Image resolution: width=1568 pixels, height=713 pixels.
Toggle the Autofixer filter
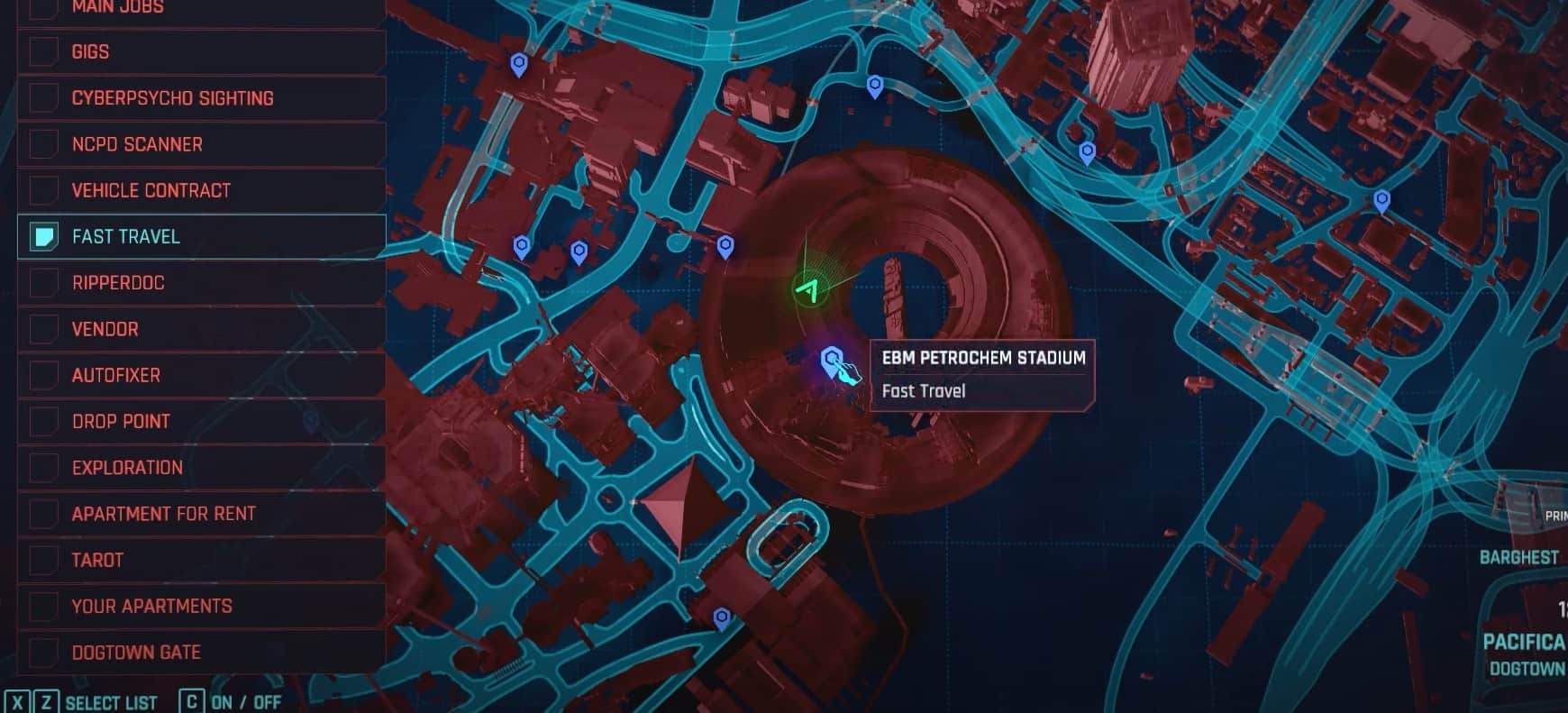43,375
